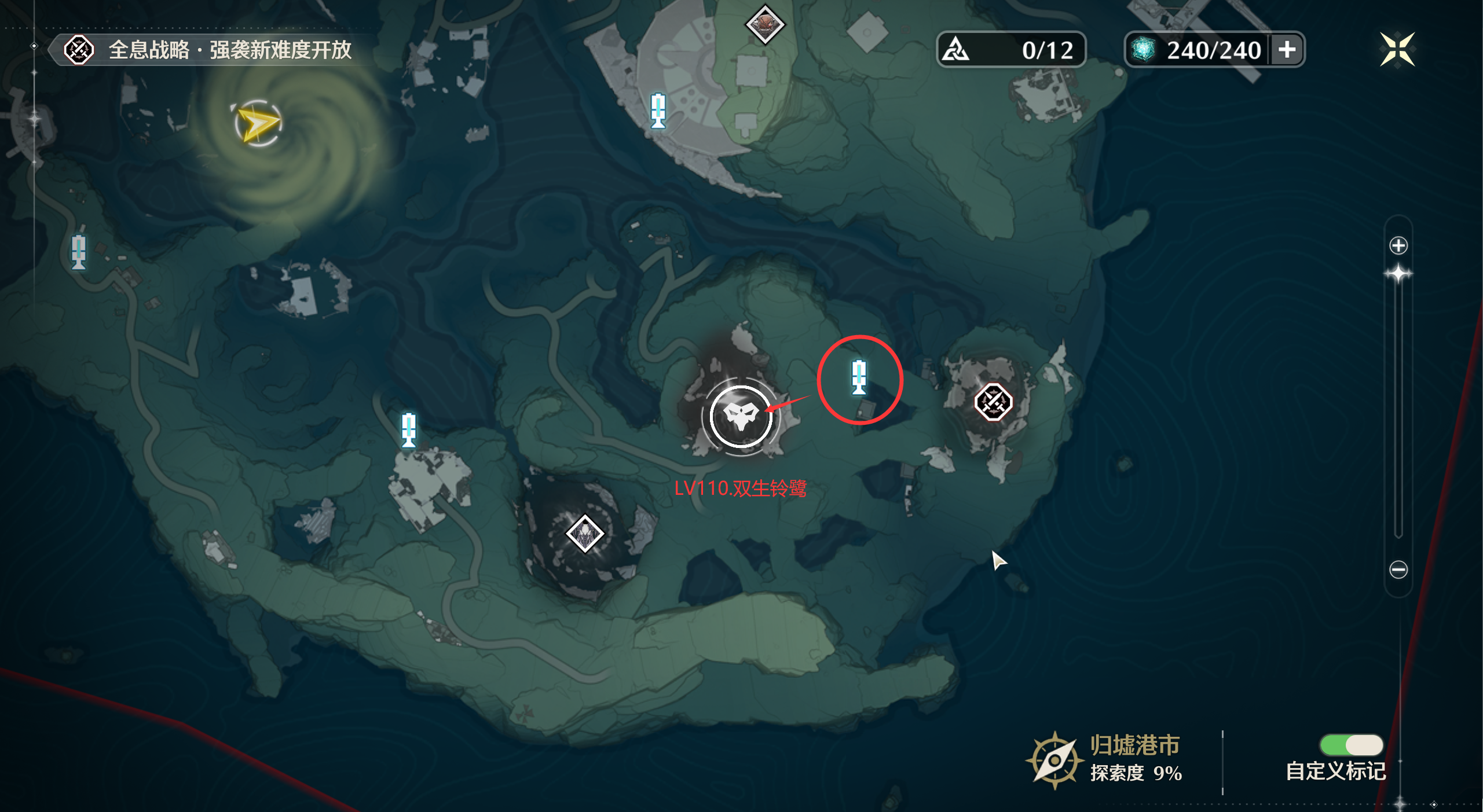Close the map with the X button

click(1397, 50)
